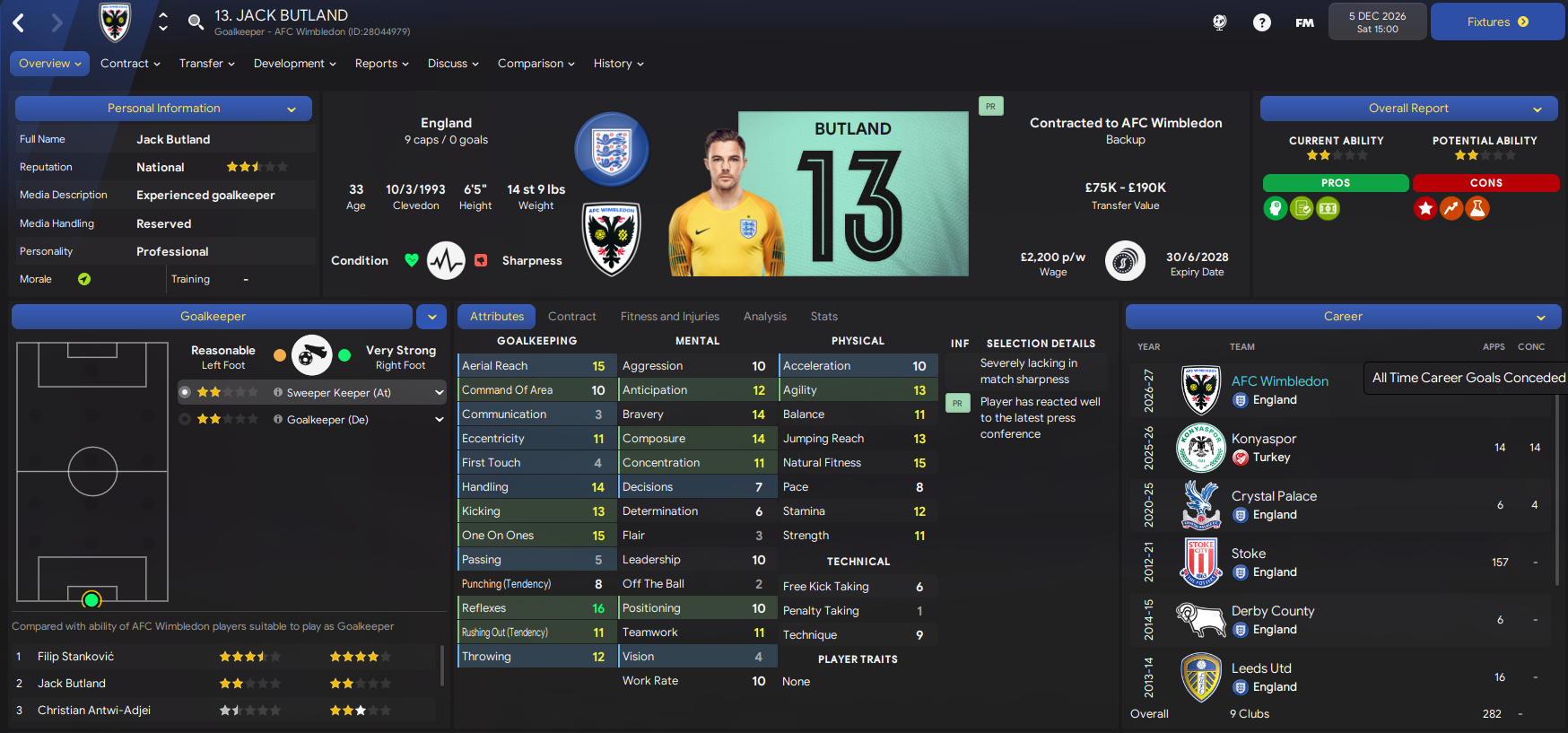Open AFC Wimbledon from career history

(x=1279, y=381)
